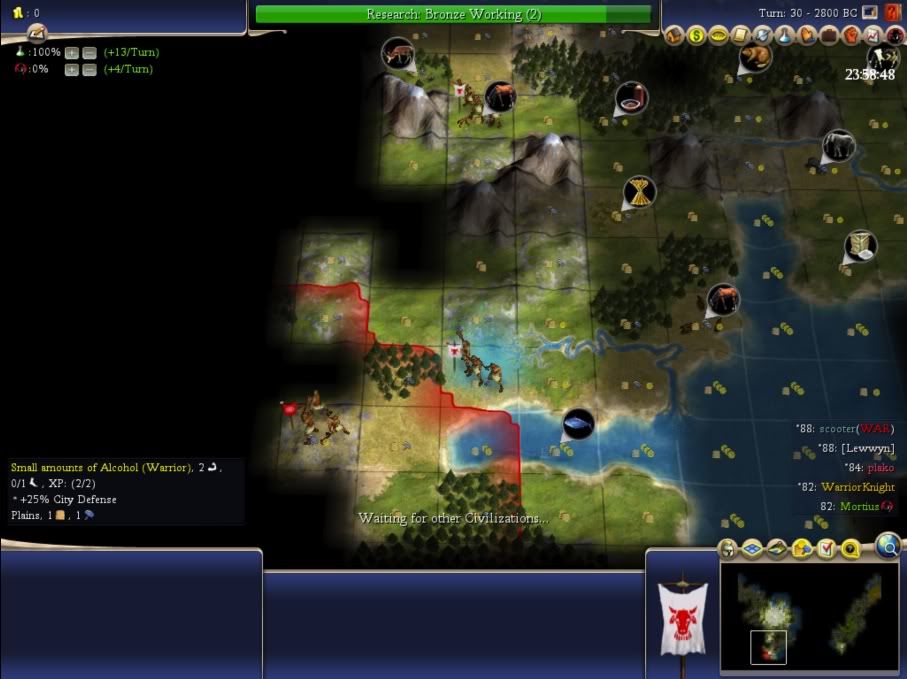
Task: Increase the espionage rate with plus button
Action: 72,69
